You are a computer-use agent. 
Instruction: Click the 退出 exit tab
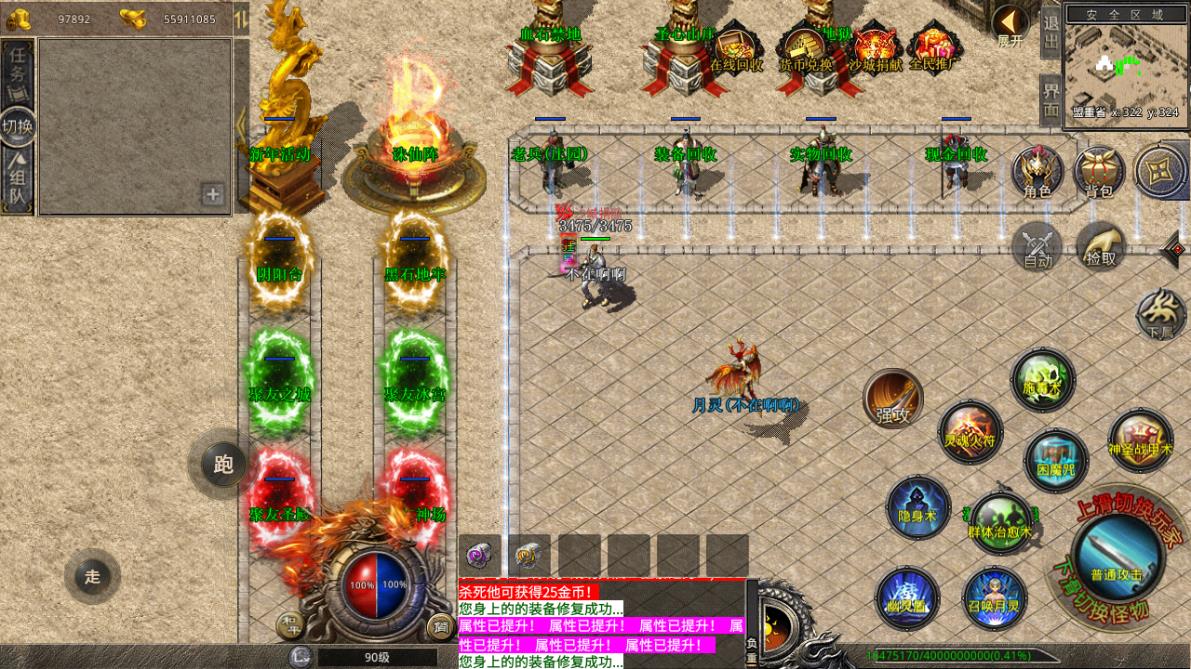(x=1050, y=34)
